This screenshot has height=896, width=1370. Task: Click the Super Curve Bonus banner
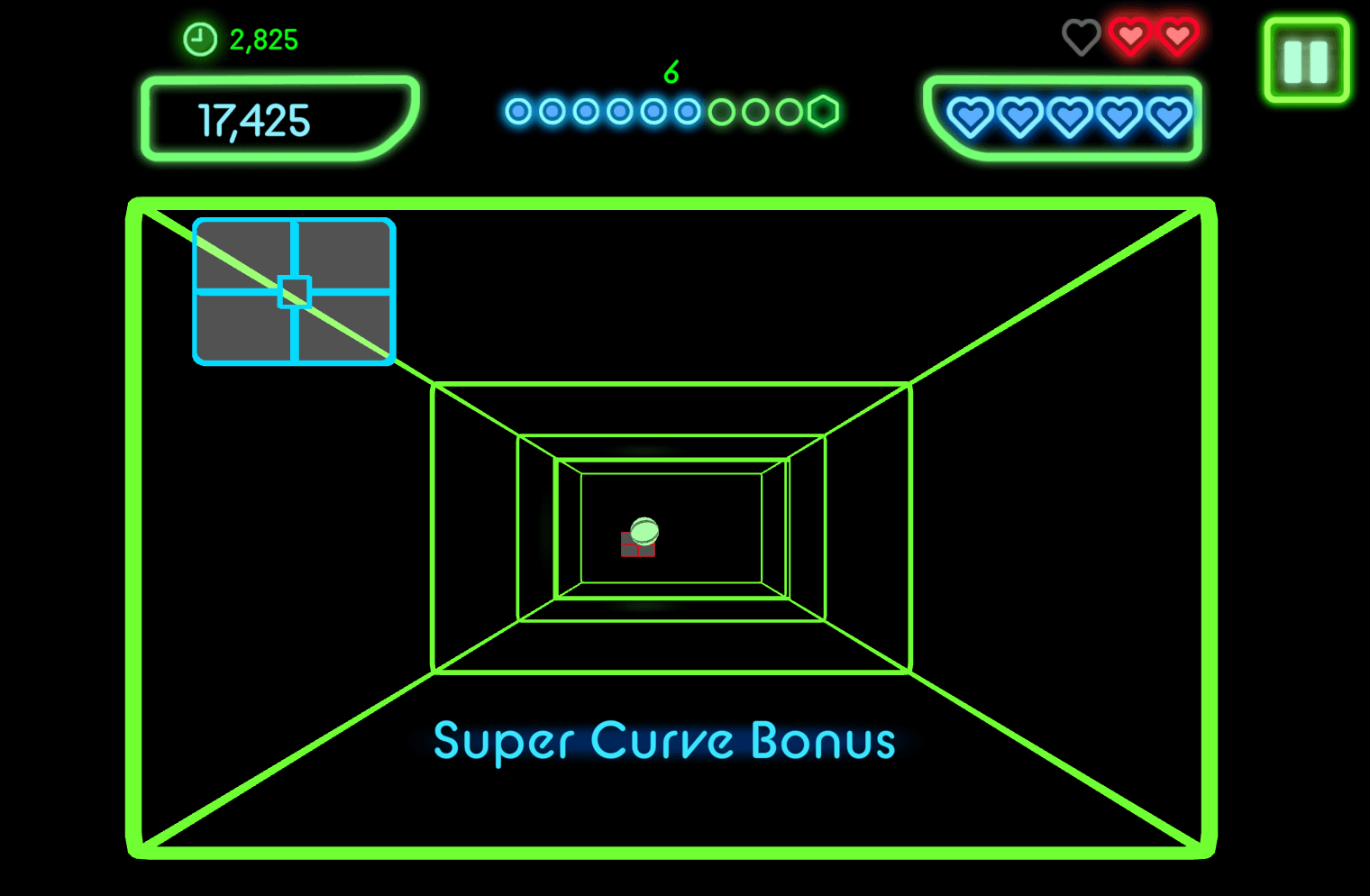(x=665, y=741)
